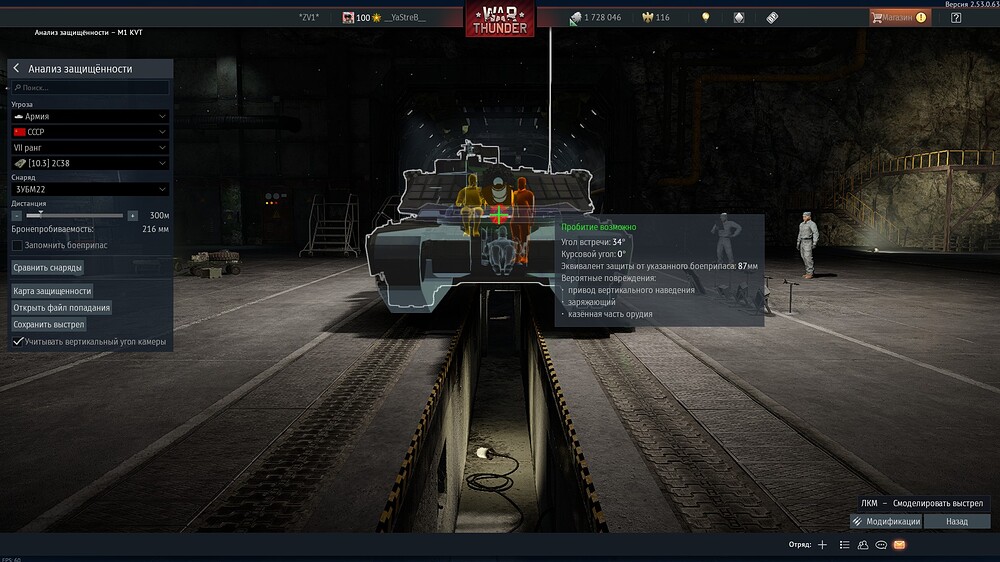Open the Армия threat type dropdown
Viewport: 1000px width, 562px height.
90,117
